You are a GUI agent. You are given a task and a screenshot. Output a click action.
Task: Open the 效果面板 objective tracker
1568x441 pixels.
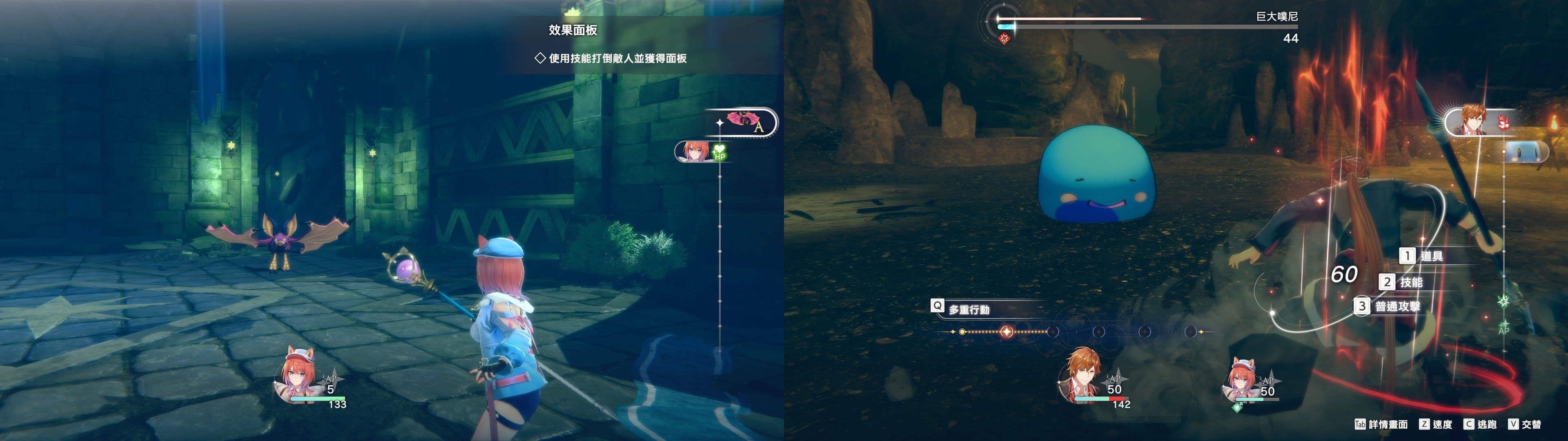(572, 31)
